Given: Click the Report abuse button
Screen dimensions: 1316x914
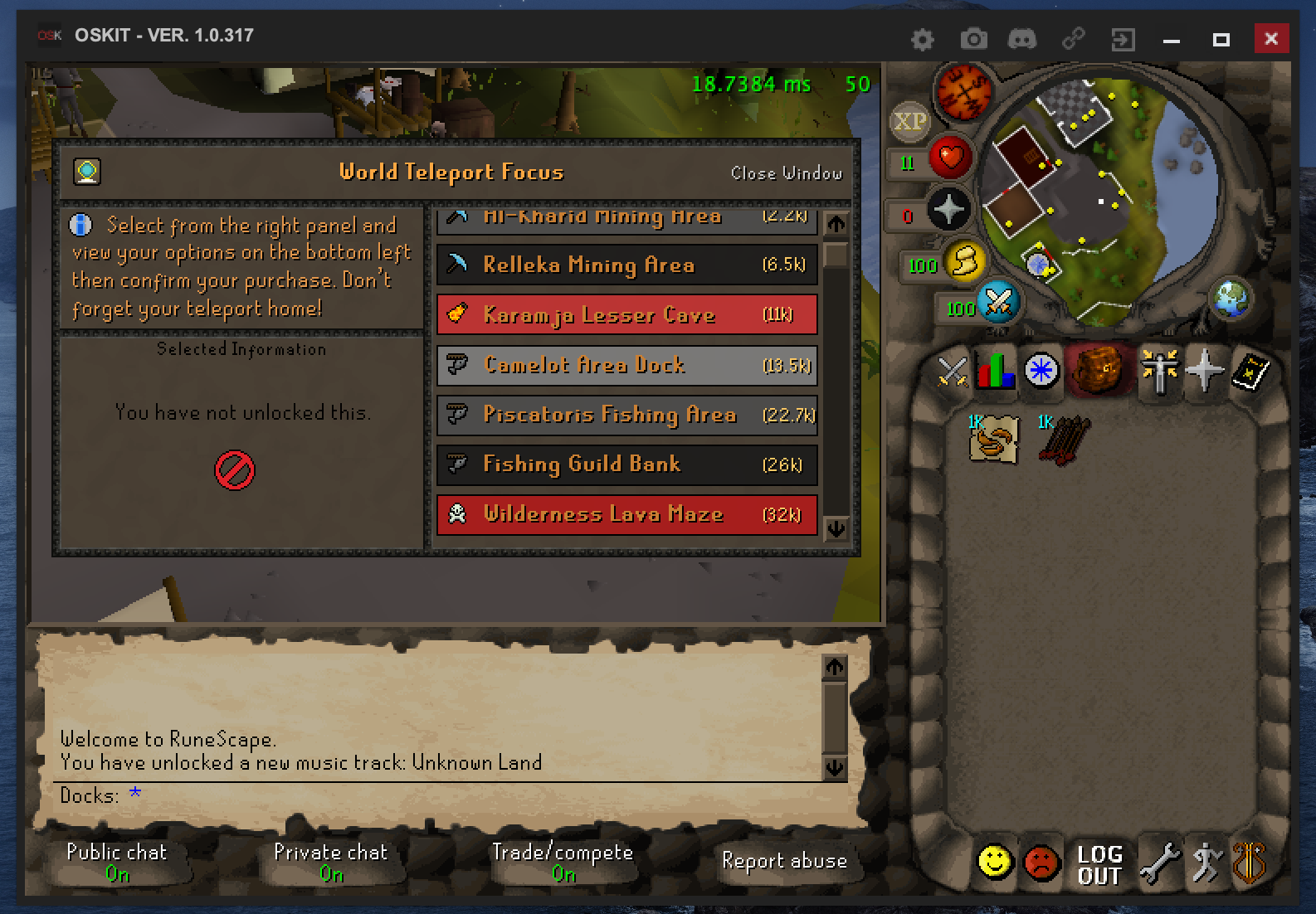Looking at the screenshot, I should pyautogui.click(x=784, y=861).
